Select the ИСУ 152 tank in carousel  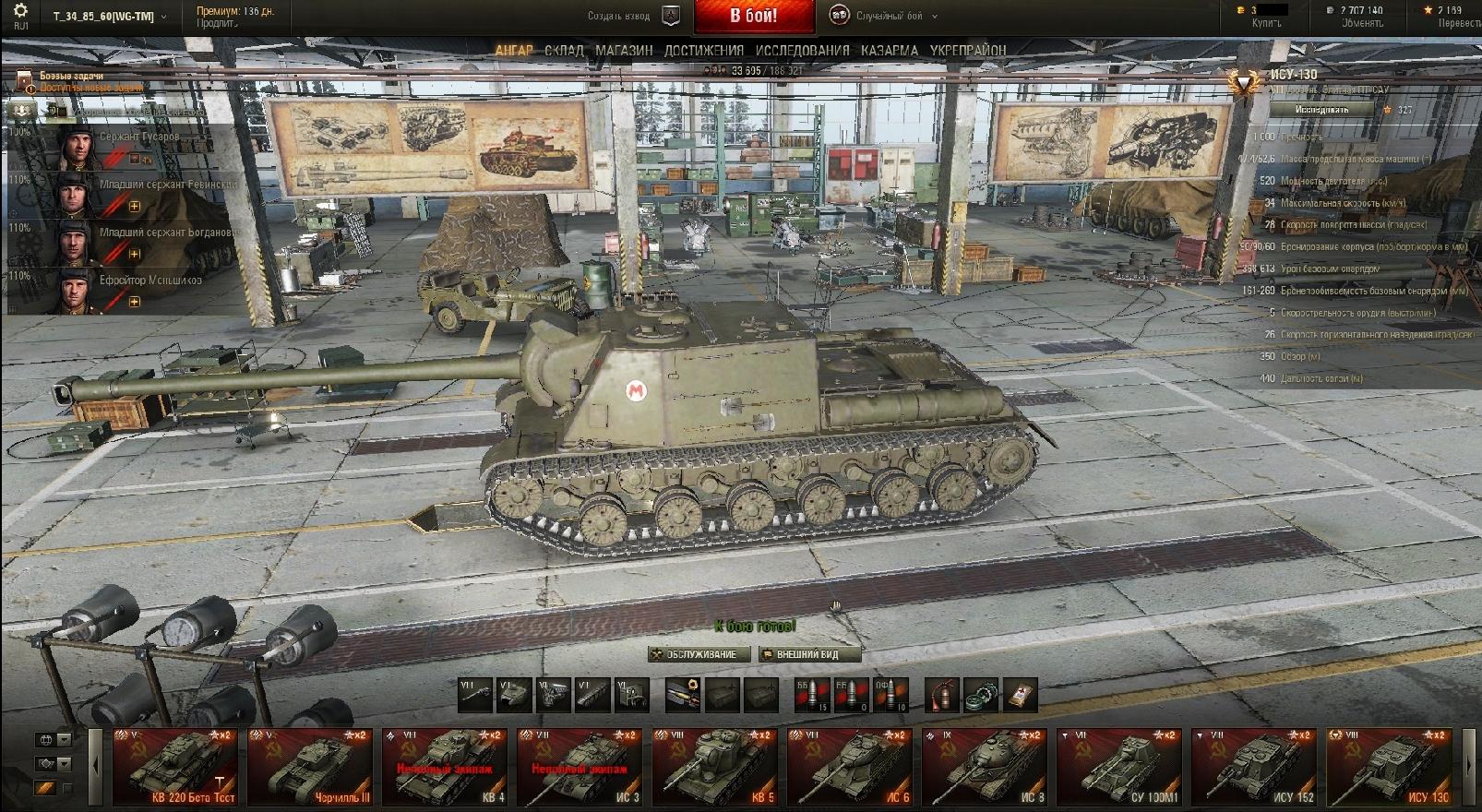(1252, 767)
